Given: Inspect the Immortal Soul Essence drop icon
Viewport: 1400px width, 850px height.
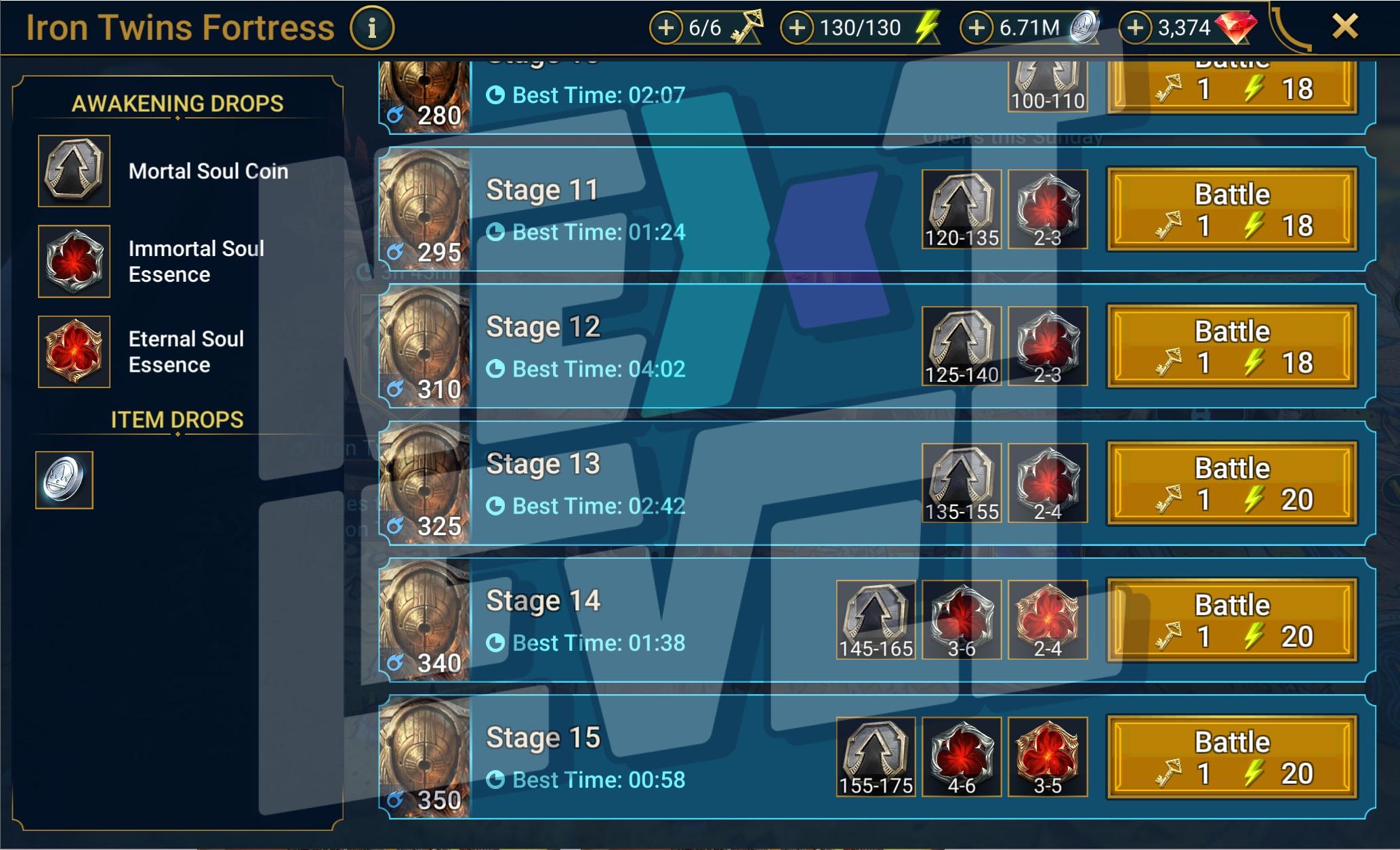Looking at the screenshot, I should point(74,261).
